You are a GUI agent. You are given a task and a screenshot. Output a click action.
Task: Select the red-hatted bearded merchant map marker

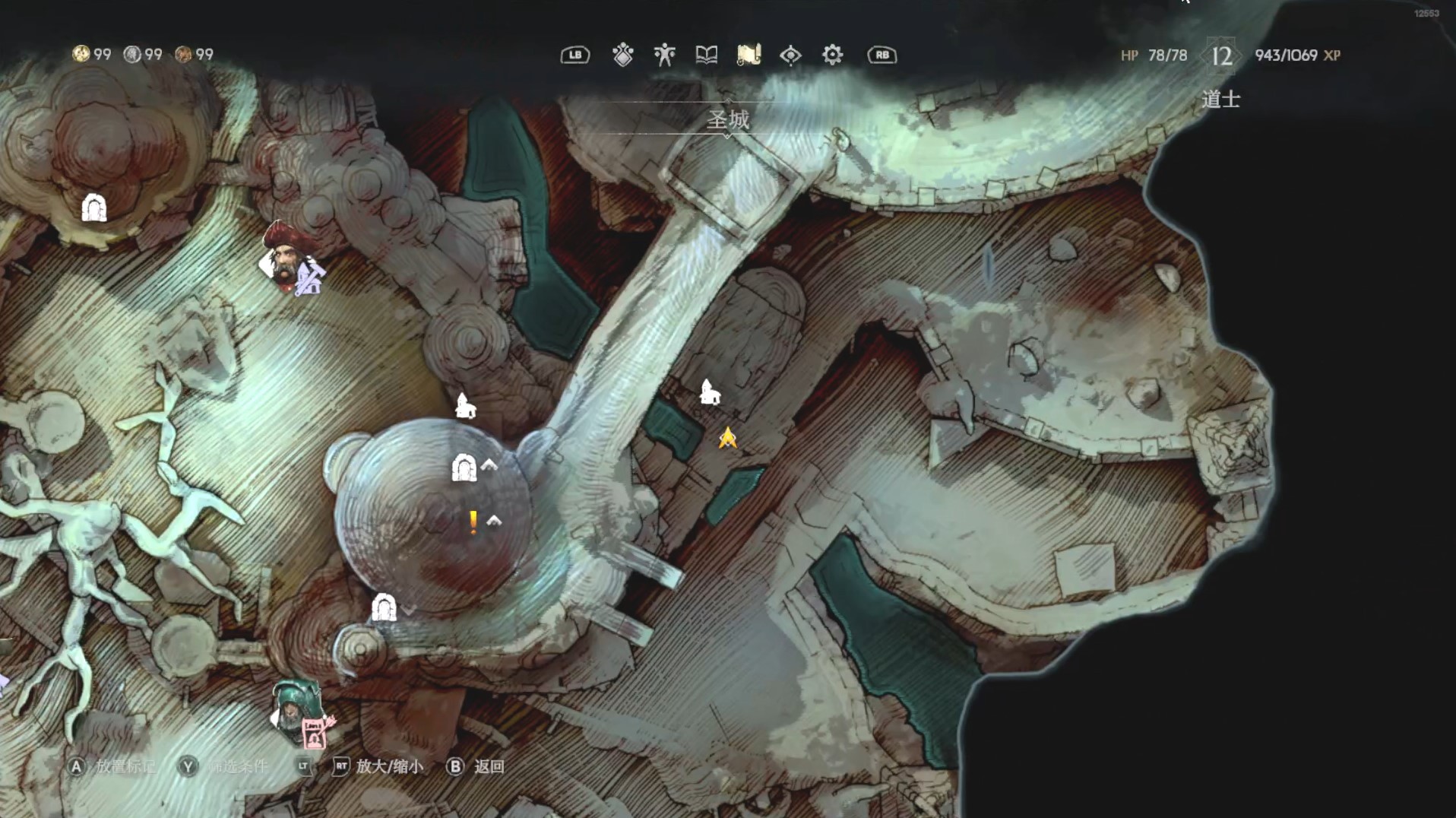click(286, 256)
